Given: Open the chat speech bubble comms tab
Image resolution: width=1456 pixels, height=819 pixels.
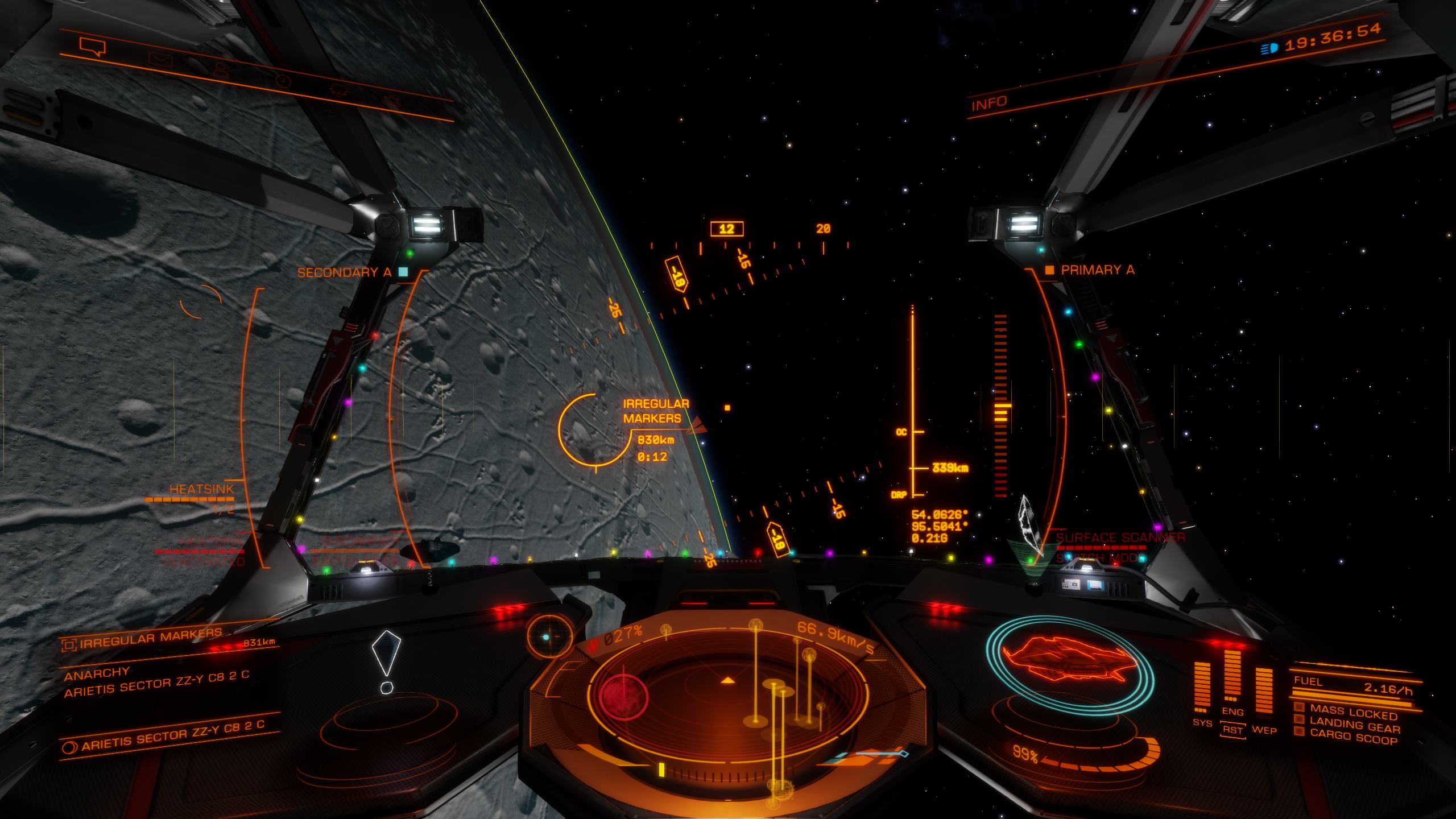Looking at the screenshot, I should [x=93, y=47].
